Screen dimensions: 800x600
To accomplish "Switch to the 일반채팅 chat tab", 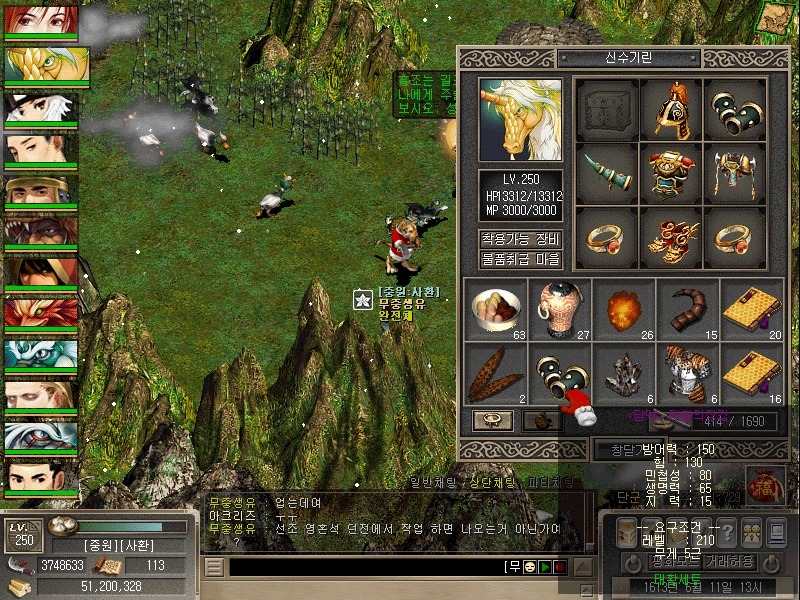I will click(436, 483).
